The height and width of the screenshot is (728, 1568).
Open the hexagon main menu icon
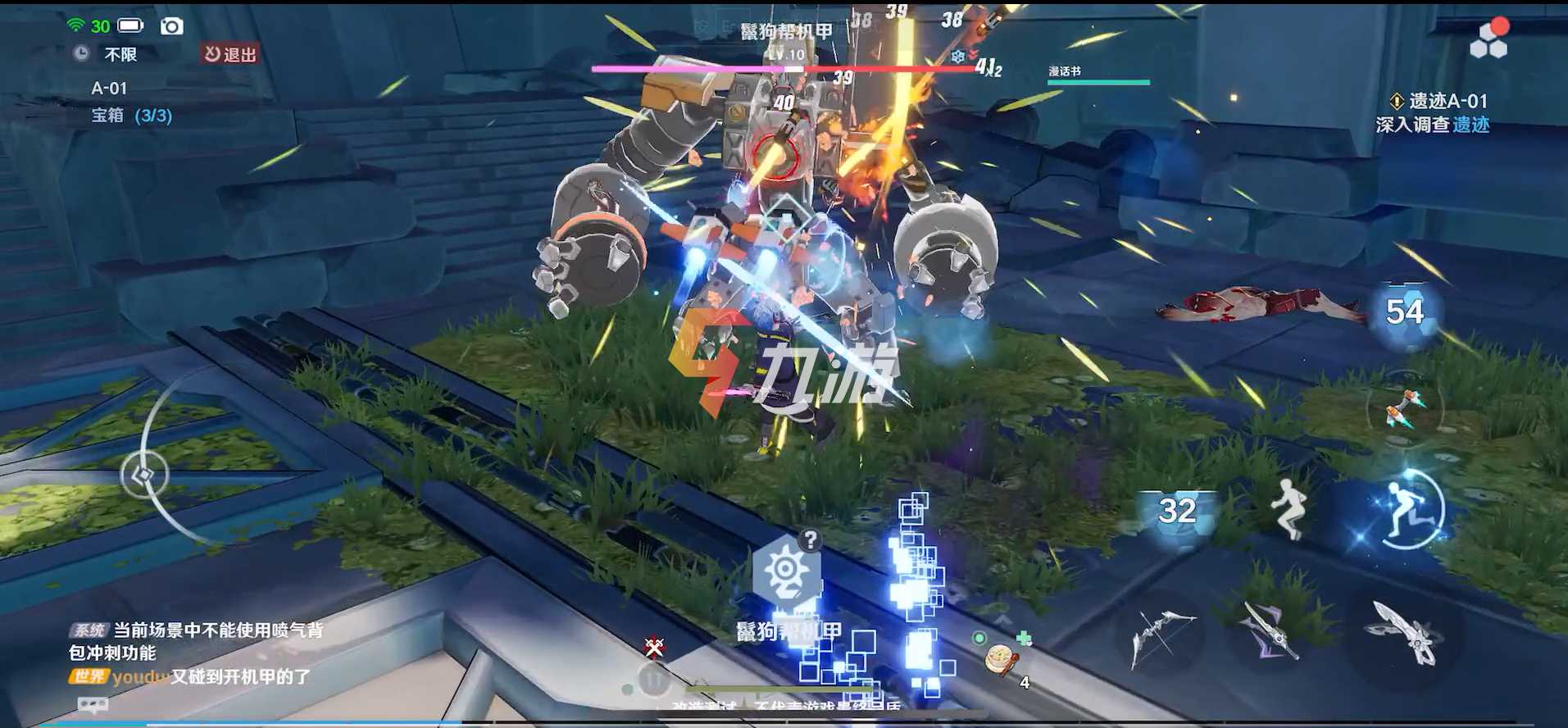pyautogui.click(x=1488, y=40)
